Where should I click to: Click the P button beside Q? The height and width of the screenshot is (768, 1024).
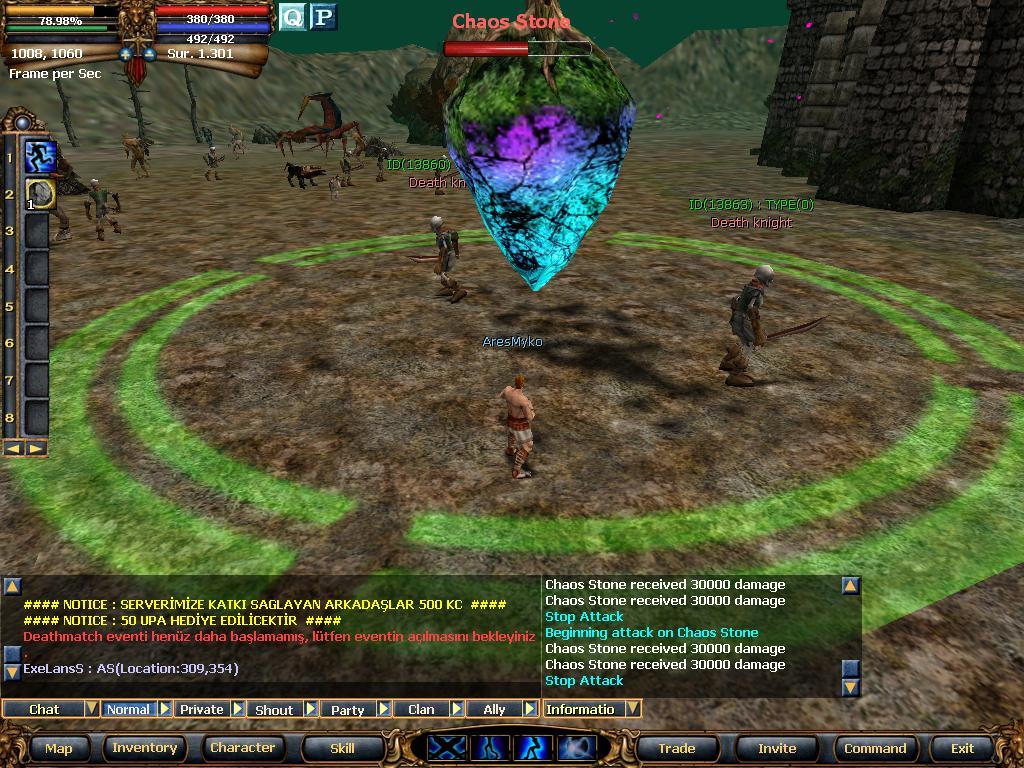(x=323, y=17)
